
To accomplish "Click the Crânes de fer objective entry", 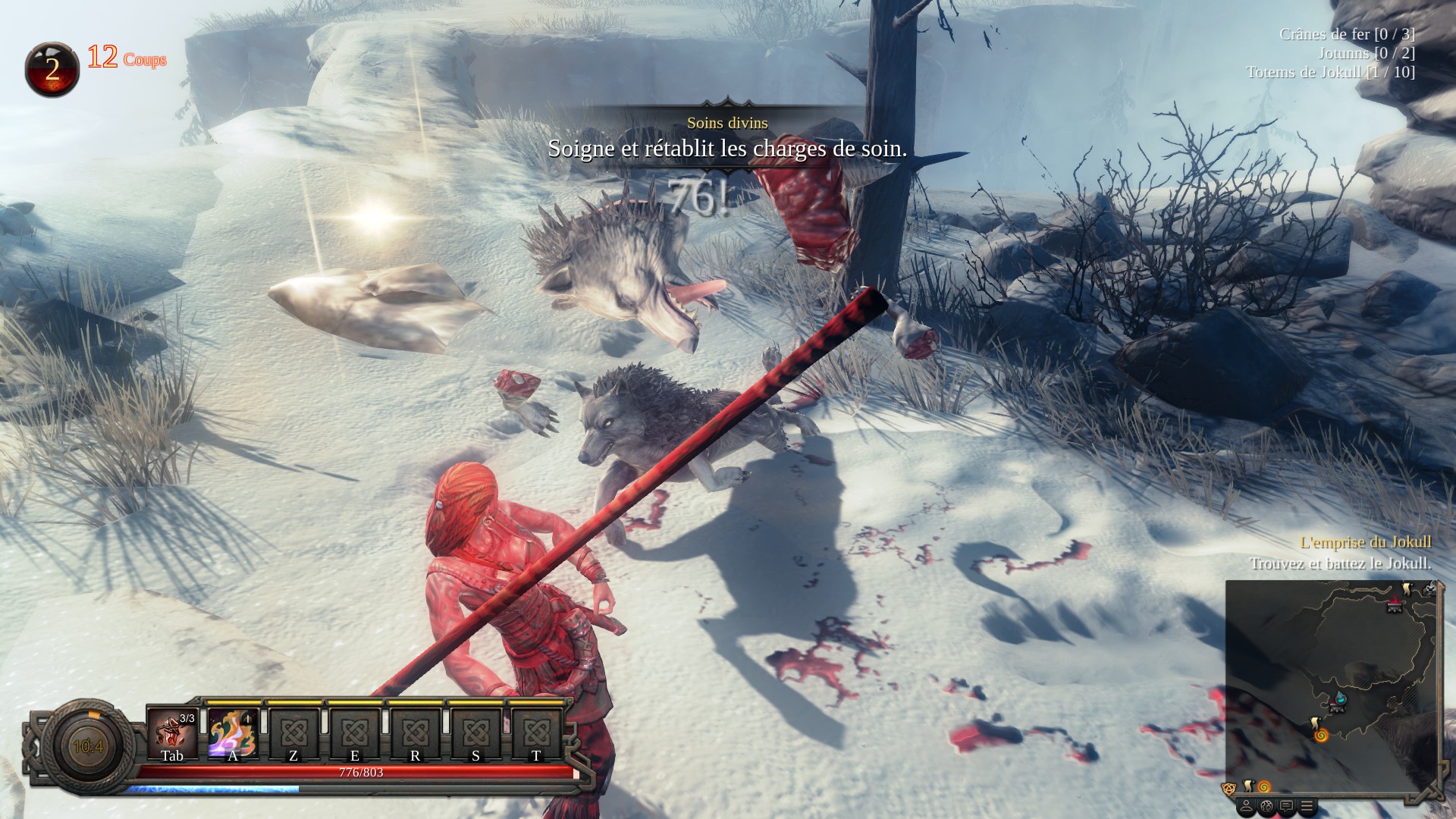I will click(x=1346, y=34).
